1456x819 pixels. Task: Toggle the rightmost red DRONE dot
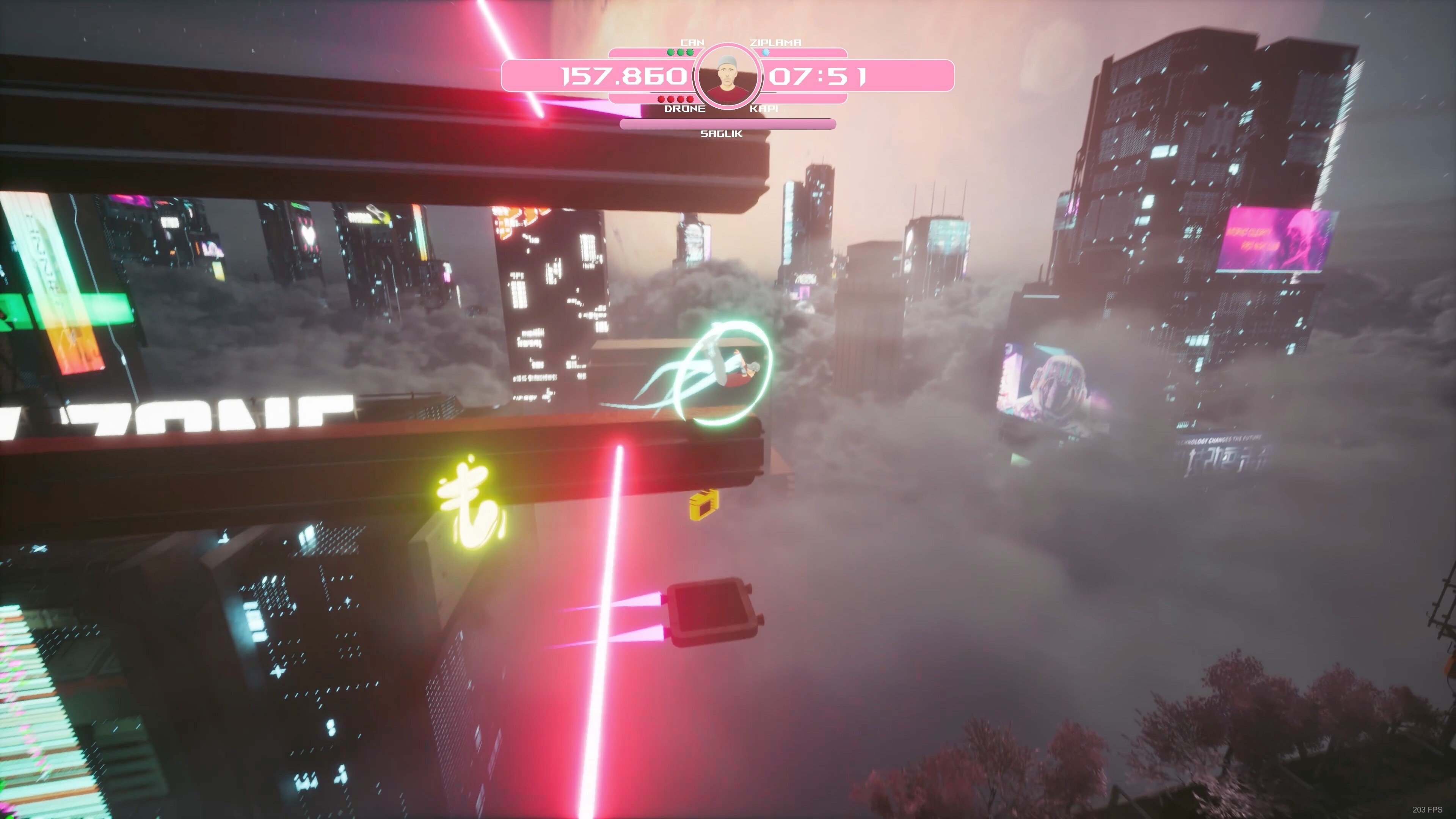point(690,99)
